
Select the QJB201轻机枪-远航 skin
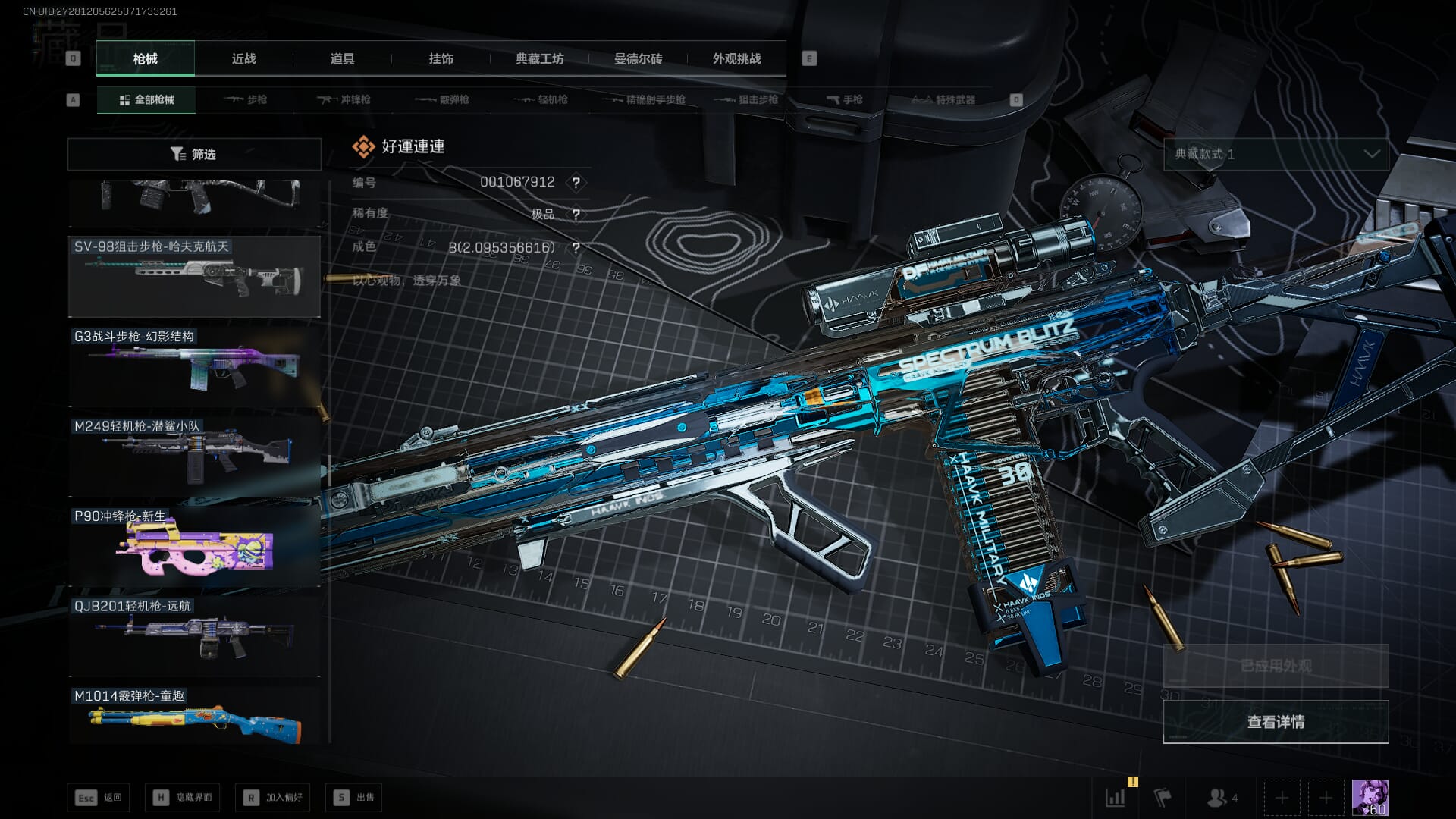point(194,635)
